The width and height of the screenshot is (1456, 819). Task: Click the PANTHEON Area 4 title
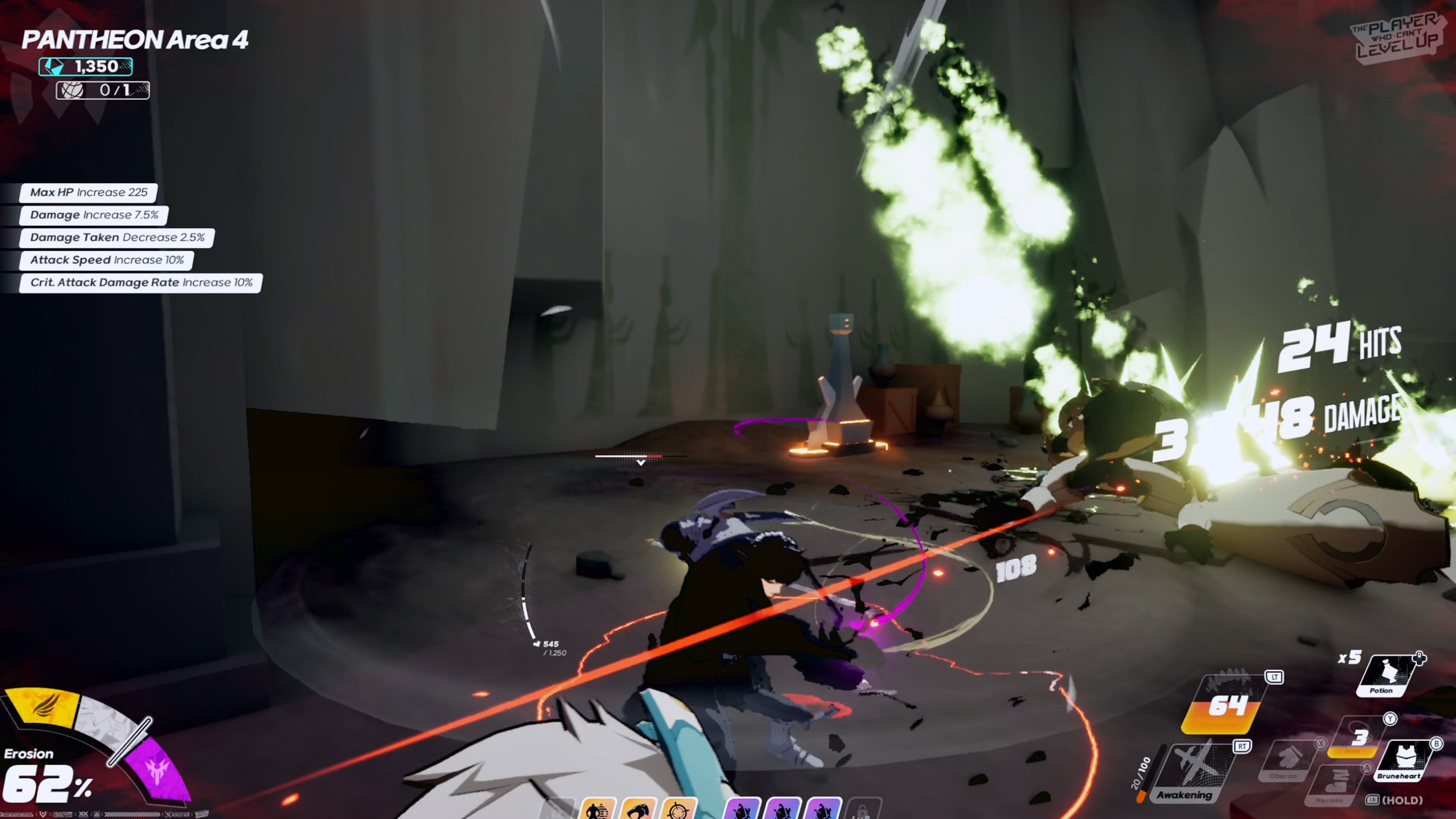136,39
